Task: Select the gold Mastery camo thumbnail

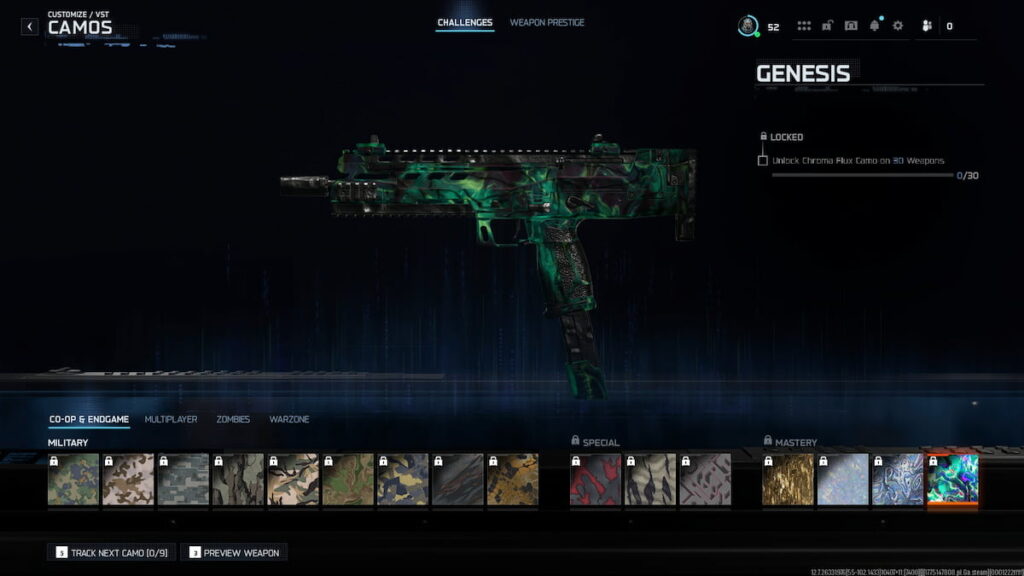Action: [x=788, y=480]
